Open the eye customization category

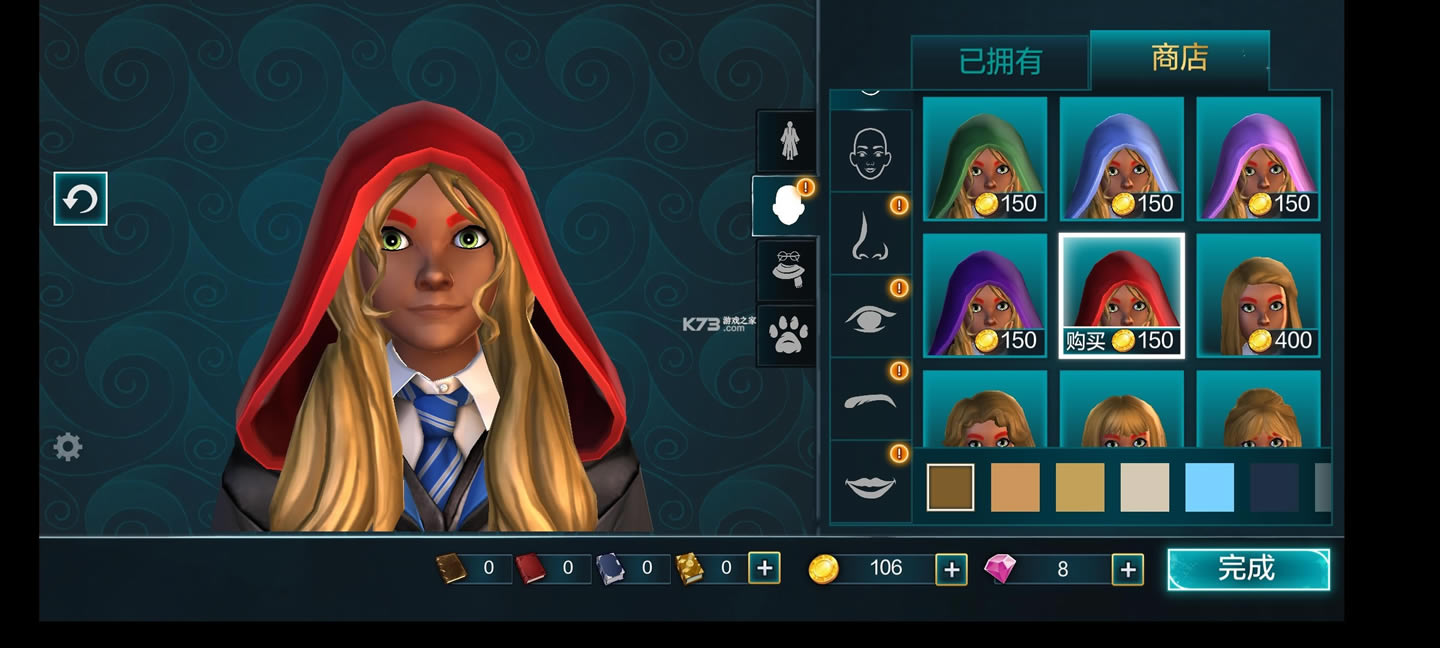(x=870, y=317)
